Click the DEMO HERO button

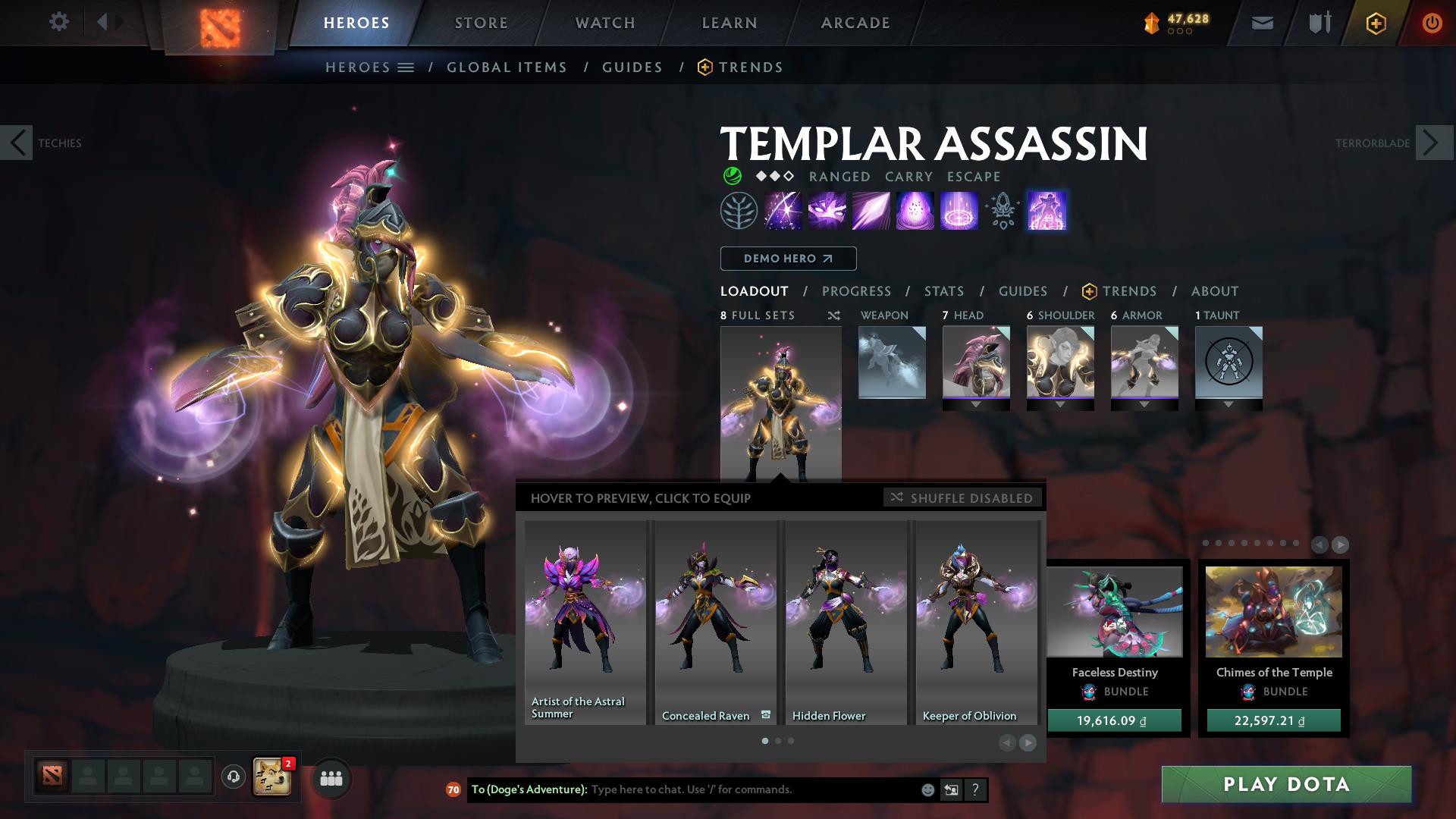point(787,259)
